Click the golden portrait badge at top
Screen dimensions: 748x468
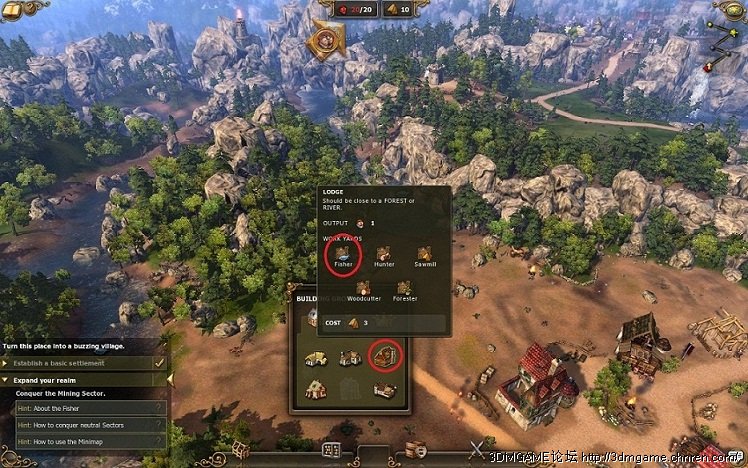[x=326, y=39]
